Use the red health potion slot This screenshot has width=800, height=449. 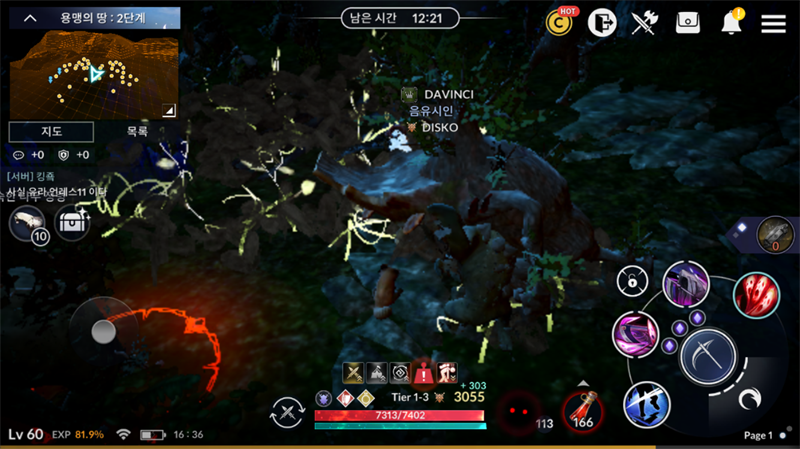click(581, 409)
